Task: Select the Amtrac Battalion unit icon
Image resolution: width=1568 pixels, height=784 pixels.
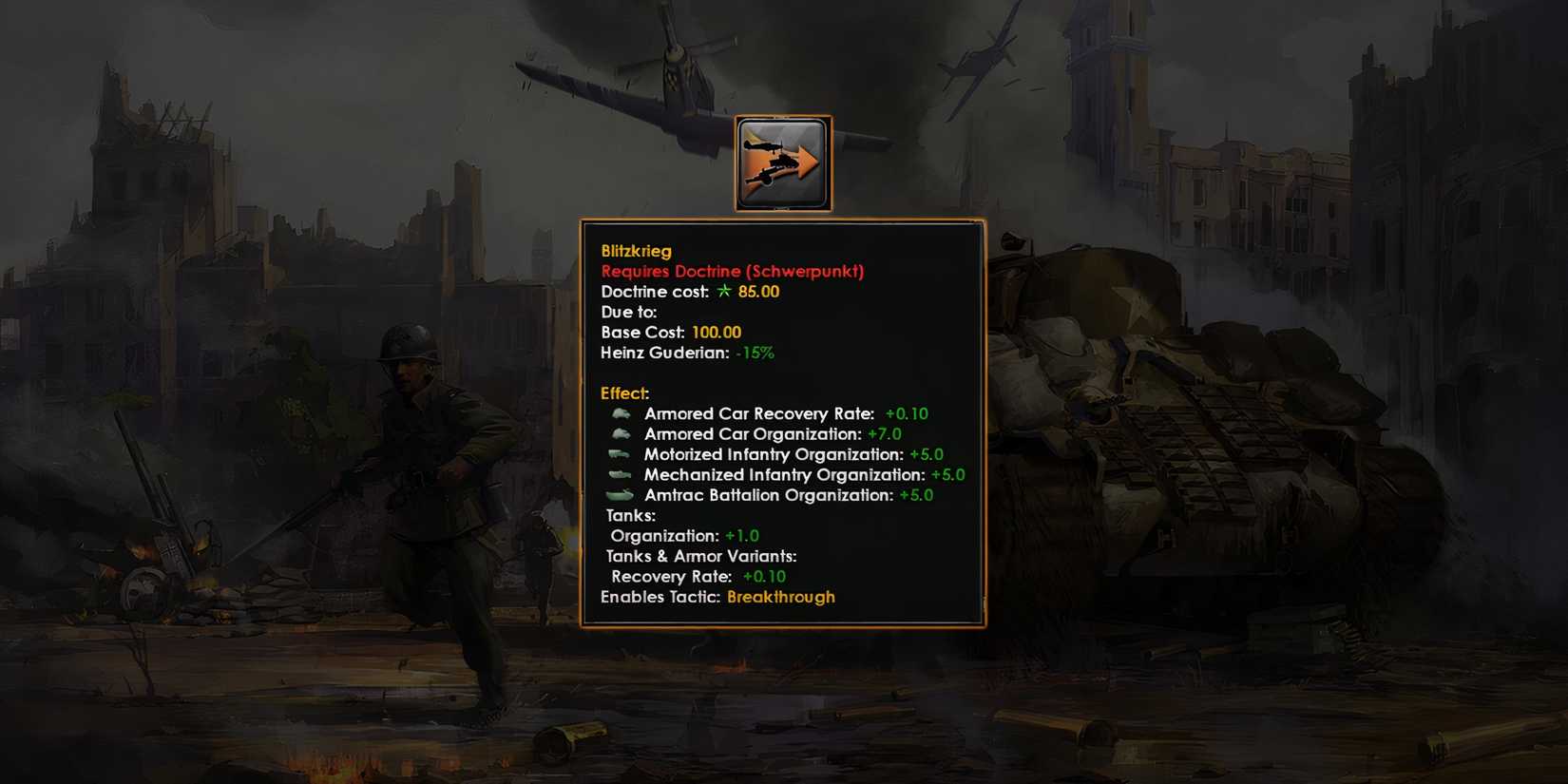Action: pyautogui.click(x=623, y=495)
